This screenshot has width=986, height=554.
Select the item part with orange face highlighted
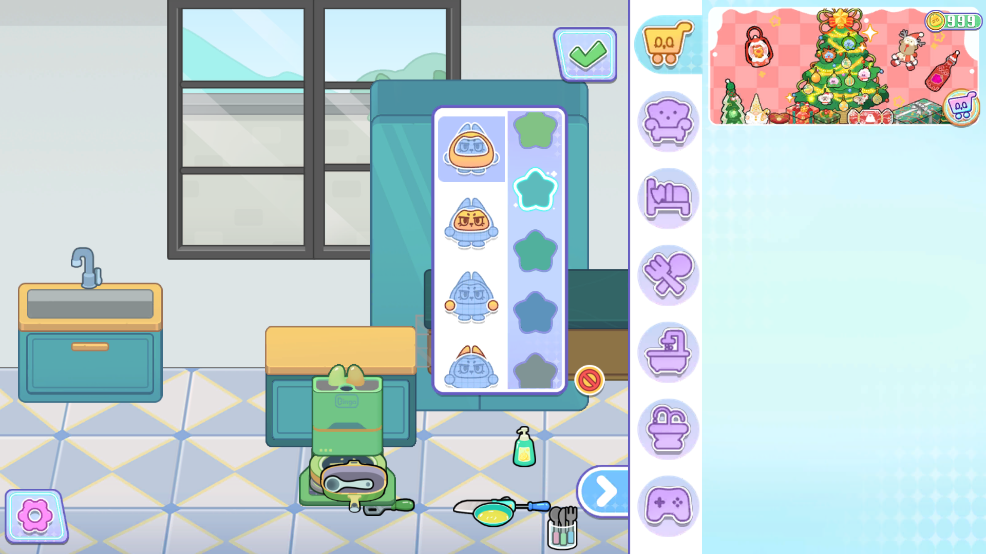click(x=471, y=222)
